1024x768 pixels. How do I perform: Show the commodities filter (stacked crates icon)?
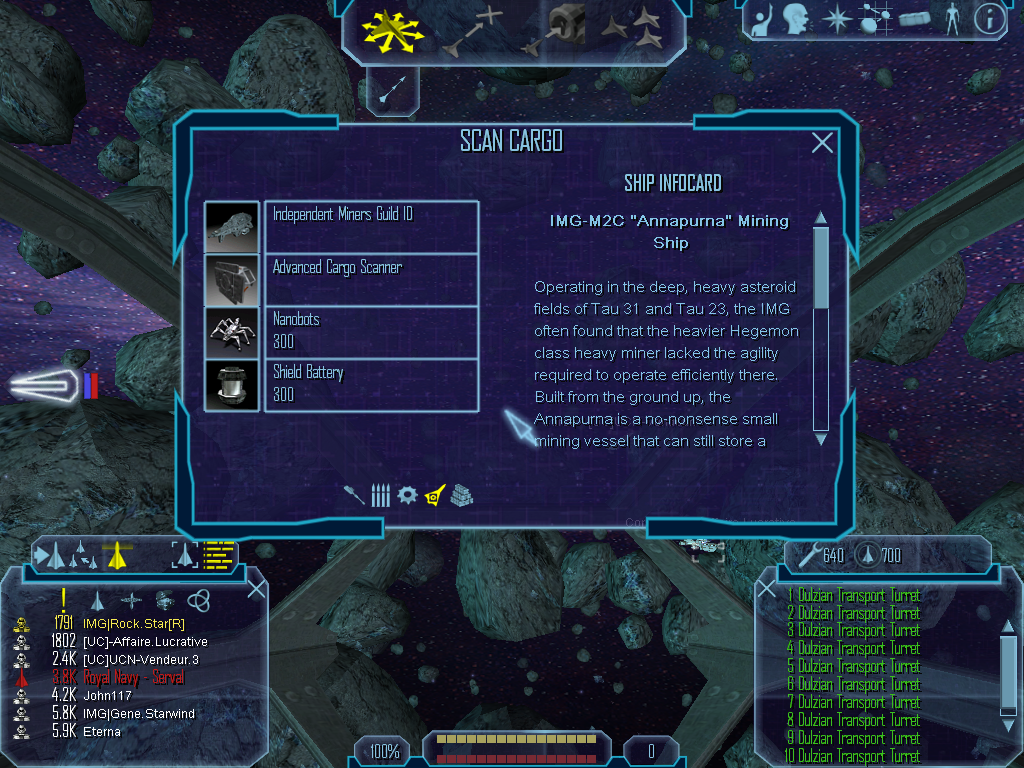[x=461, y=495]
